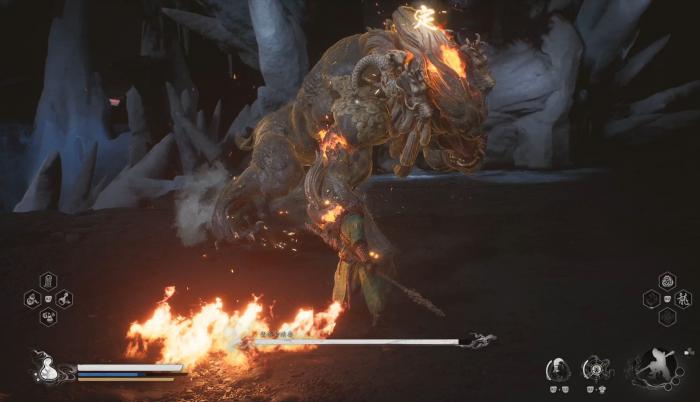Screen dimensions: 700x402
Task: Use the right hexagon item in left wheel
Action: (63, 298)
